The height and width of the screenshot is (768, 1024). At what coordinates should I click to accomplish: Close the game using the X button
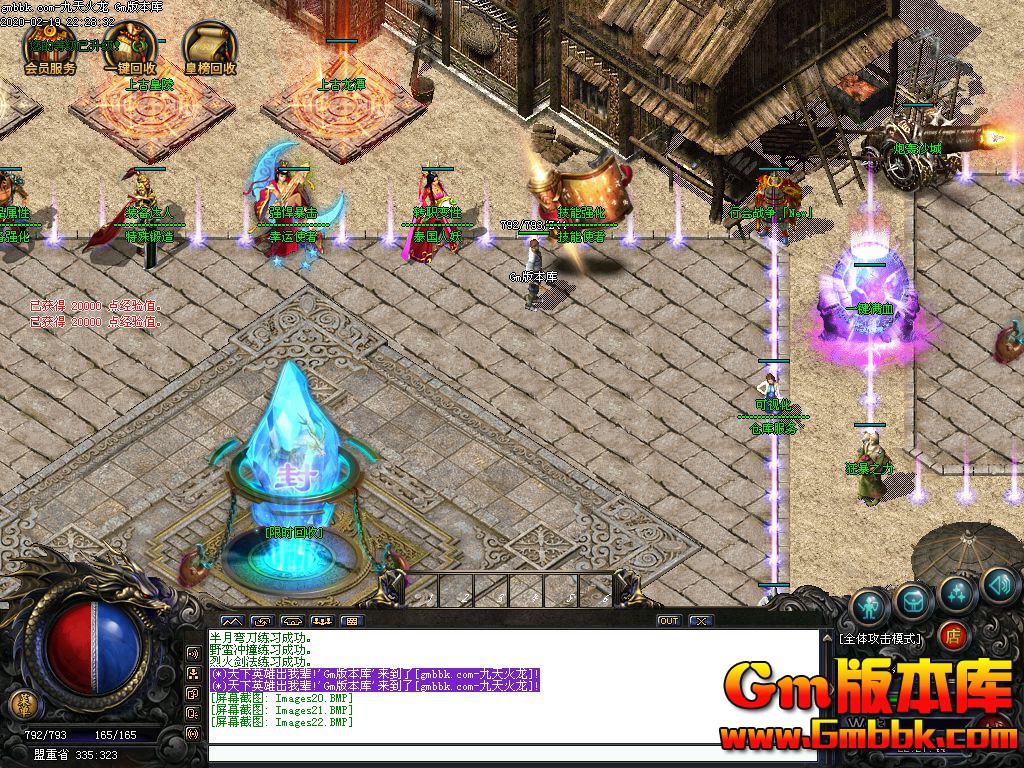(701, 621)
